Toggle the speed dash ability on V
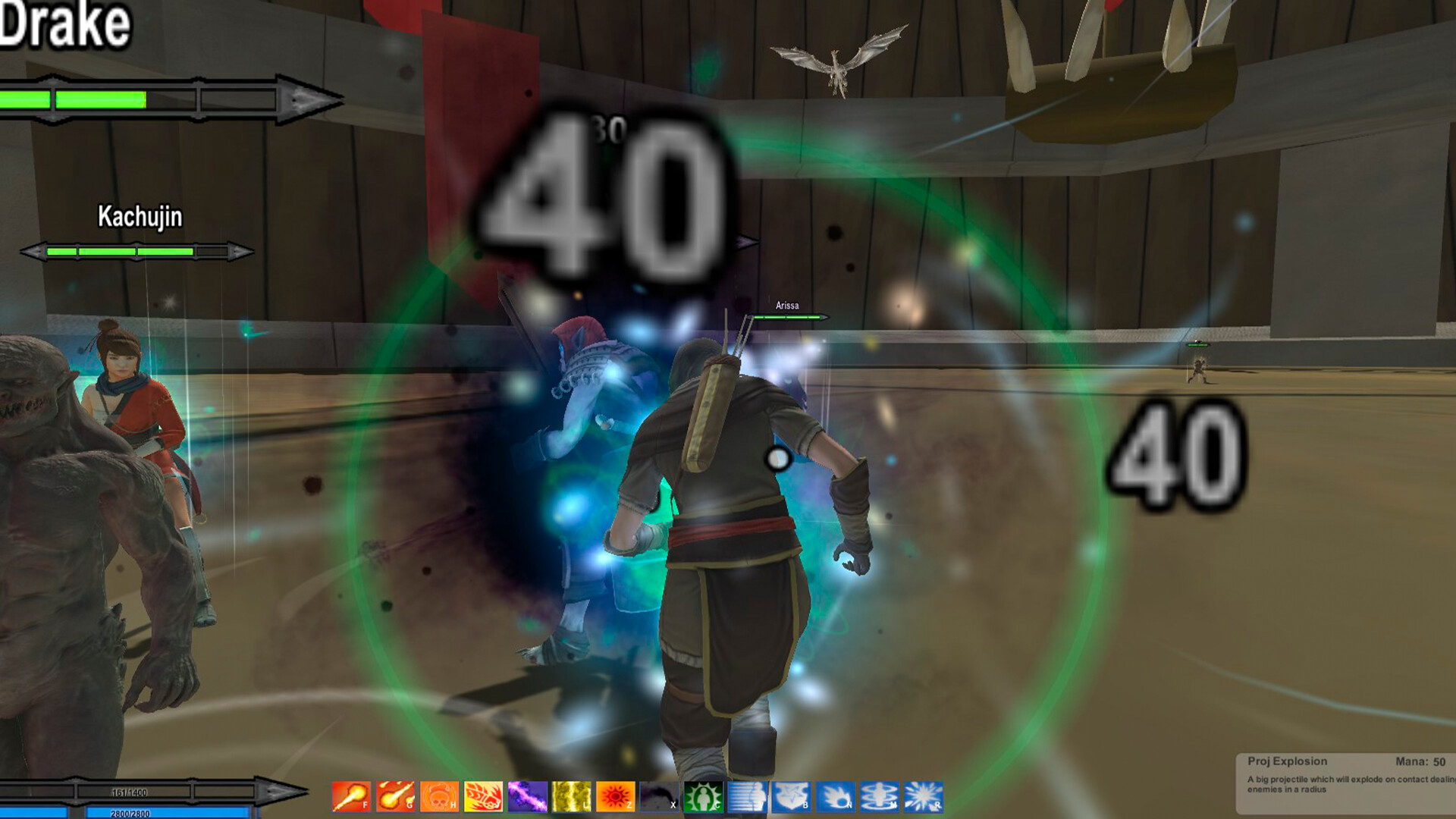The width and height of the screenshot is (1456, 819). (748, 798)
